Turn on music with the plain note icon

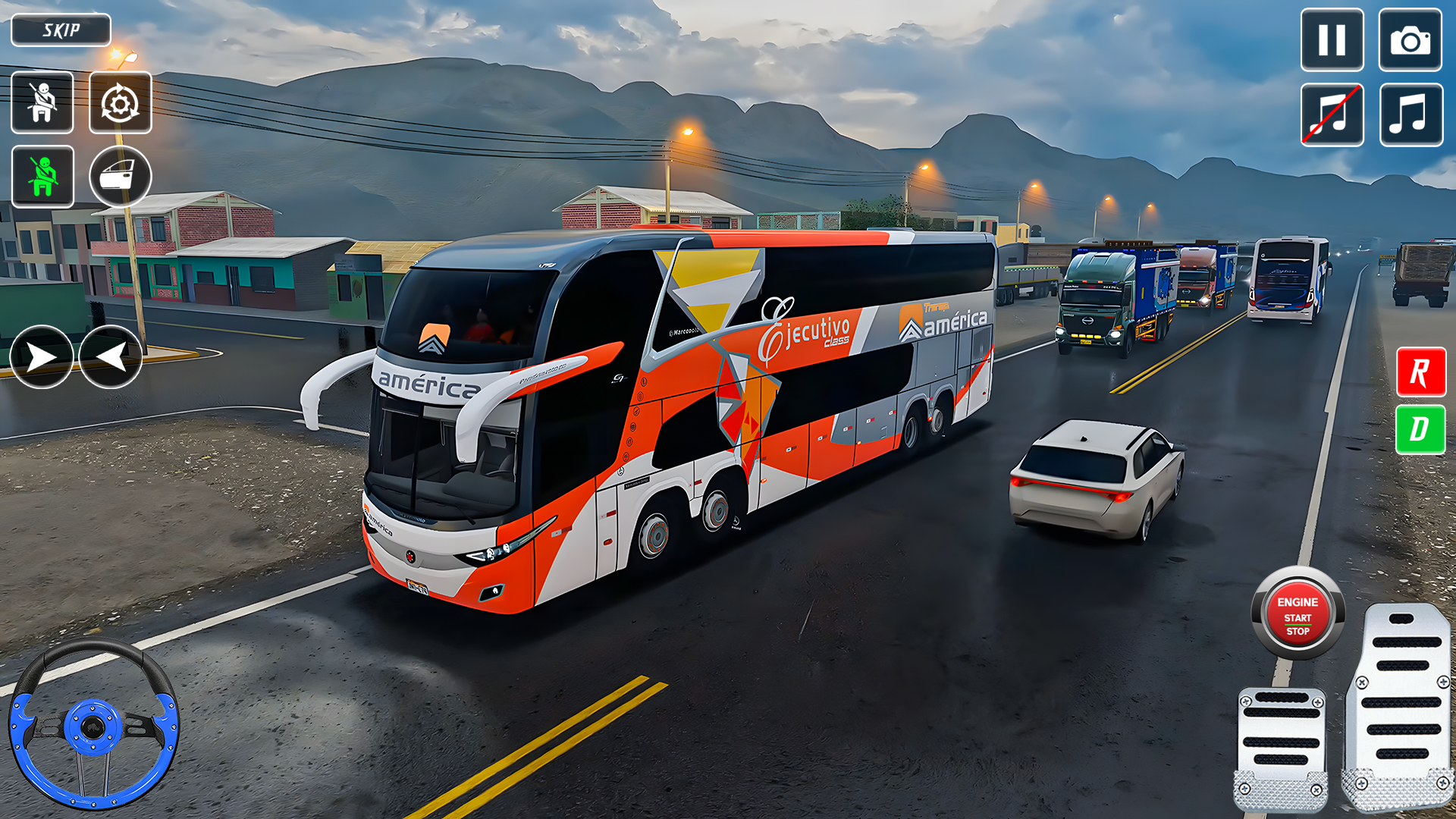coord(1410,115)
